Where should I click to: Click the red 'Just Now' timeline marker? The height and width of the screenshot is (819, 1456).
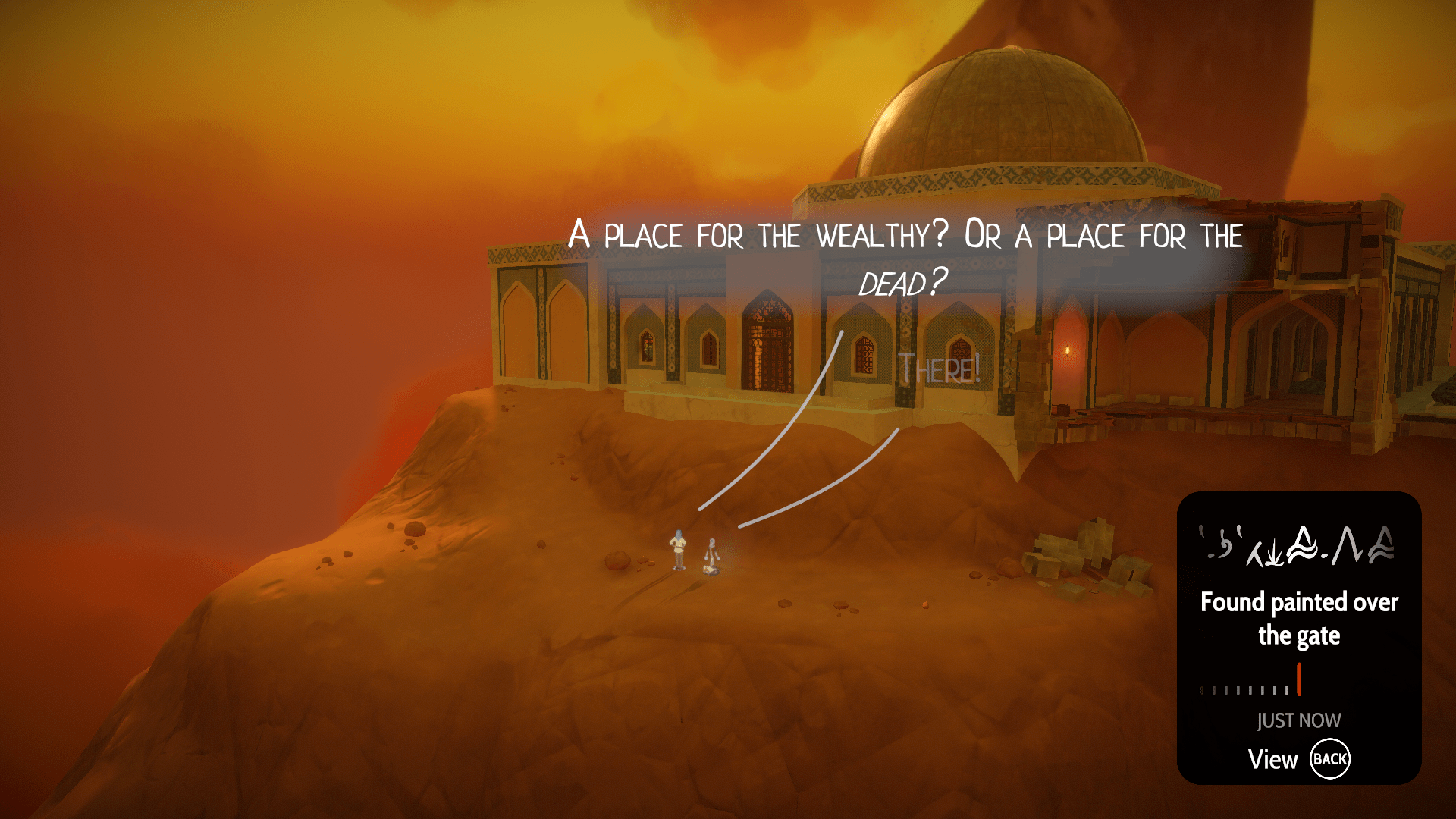click(1299, 679)
